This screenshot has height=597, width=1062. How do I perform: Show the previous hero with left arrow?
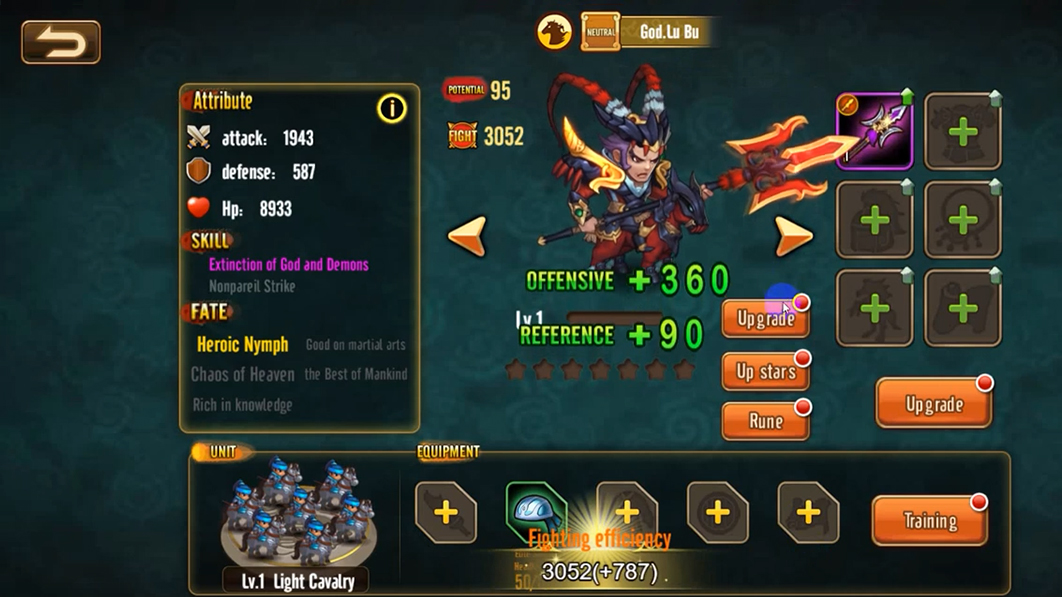tap(466, 236)
